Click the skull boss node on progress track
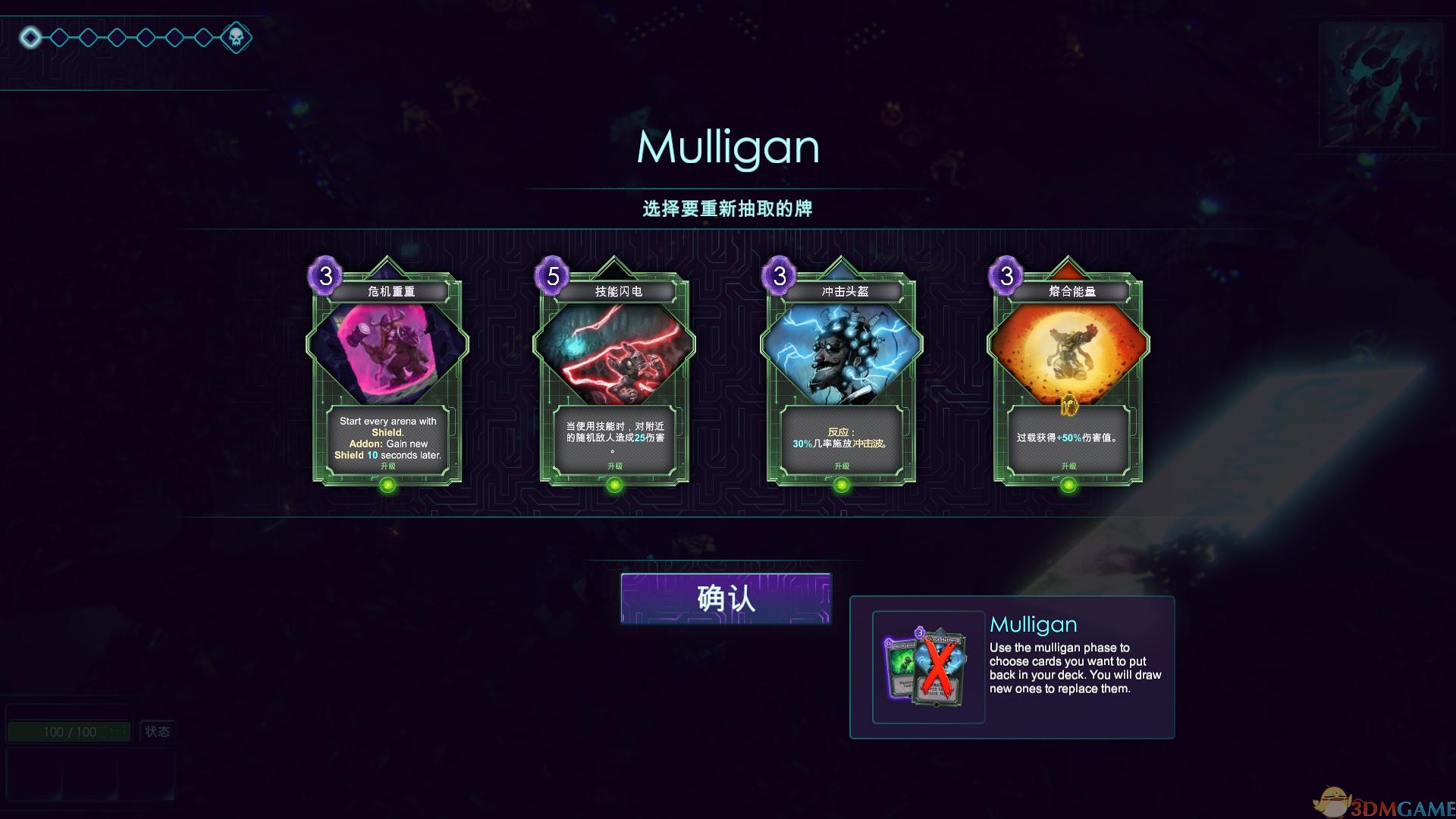 click(236, 37)
